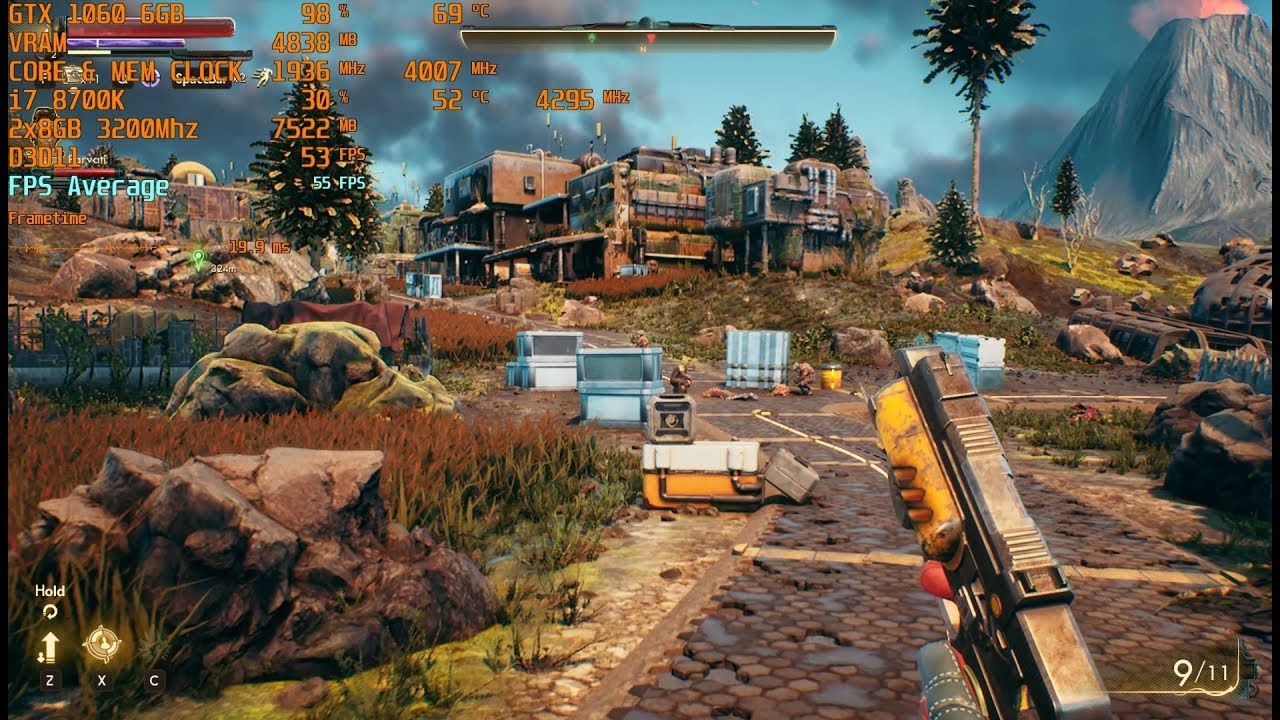Click the sprinting figure icon
Viewport: 1280px width, 720px height.
pyautogui.click(x=263, y=74)
